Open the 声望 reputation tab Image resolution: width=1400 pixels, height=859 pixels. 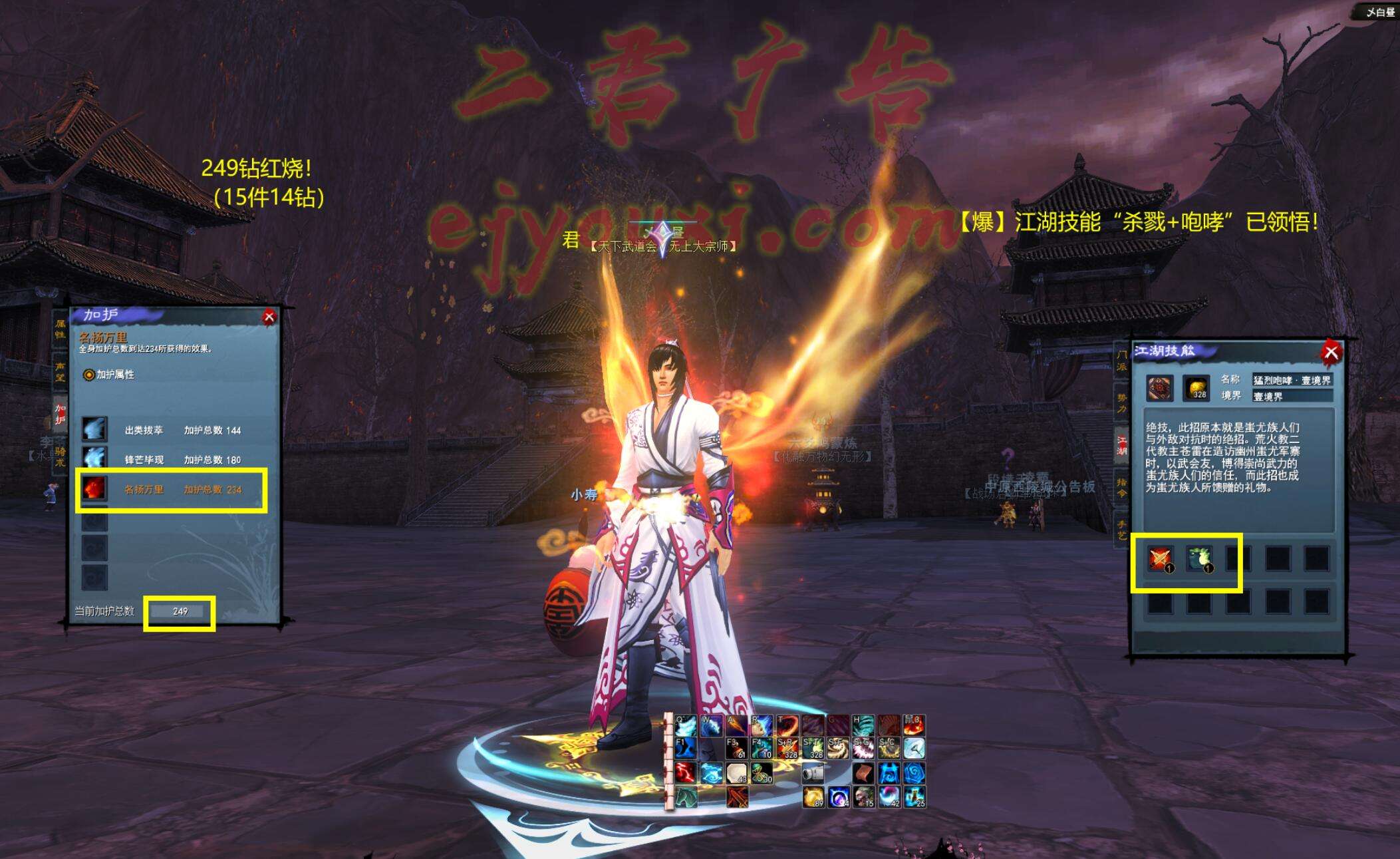click(61, 371)
